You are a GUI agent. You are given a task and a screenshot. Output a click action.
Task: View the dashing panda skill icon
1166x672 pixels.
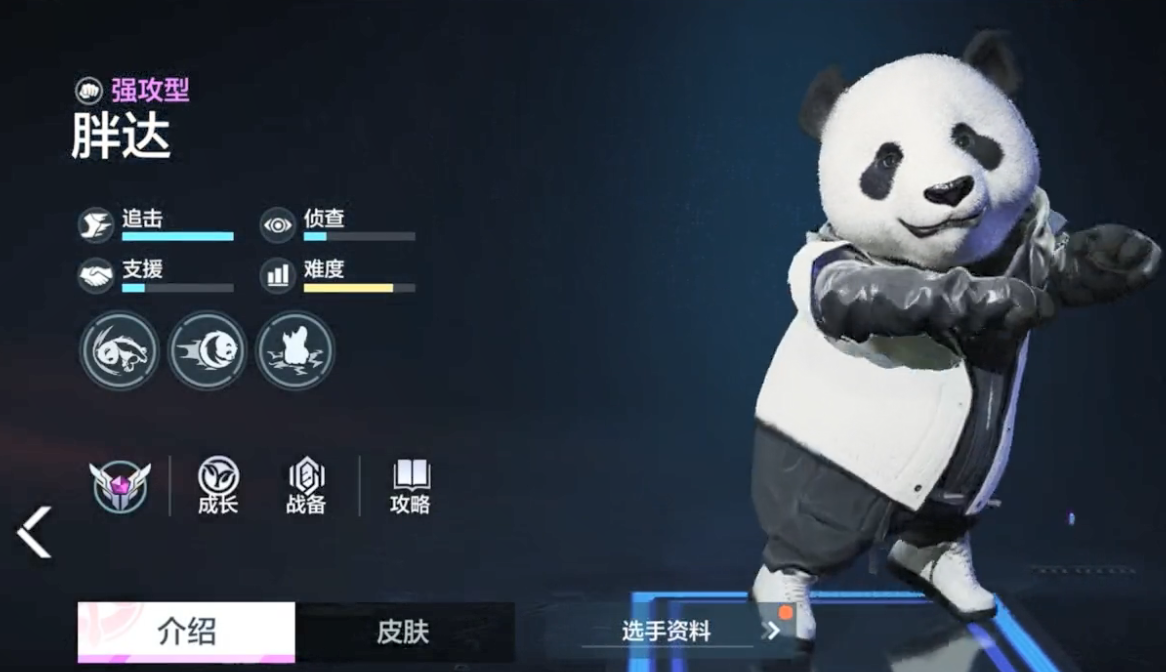pos(207,350)
